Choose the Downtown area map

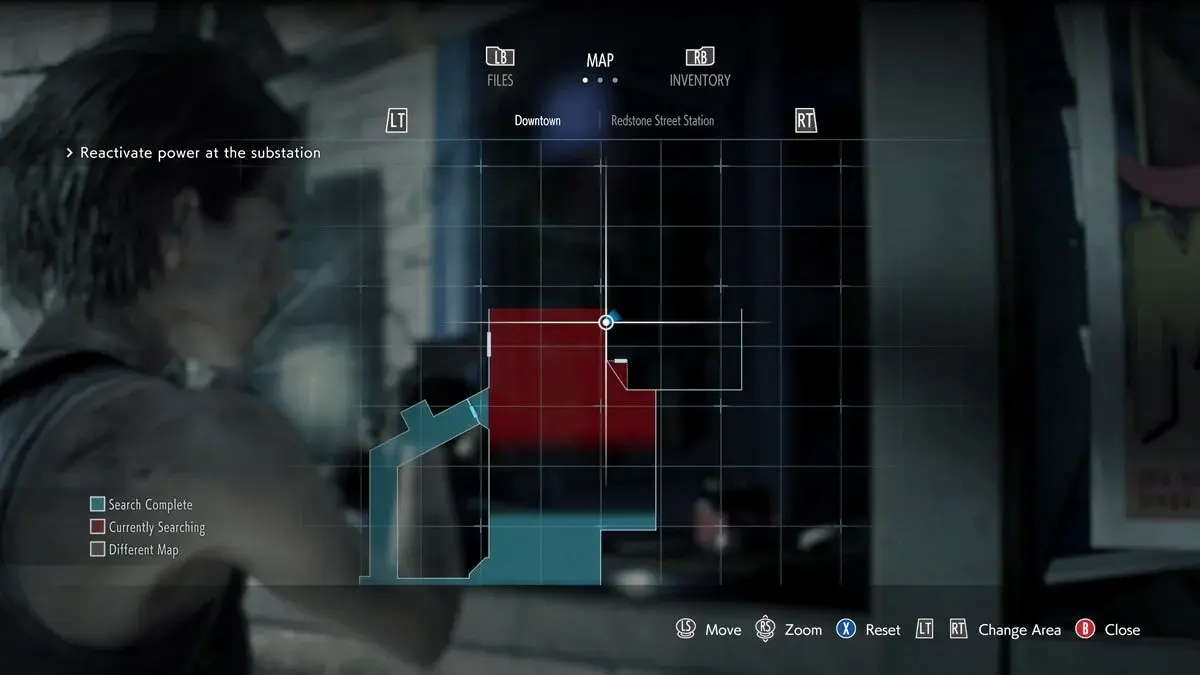(537, 121)
